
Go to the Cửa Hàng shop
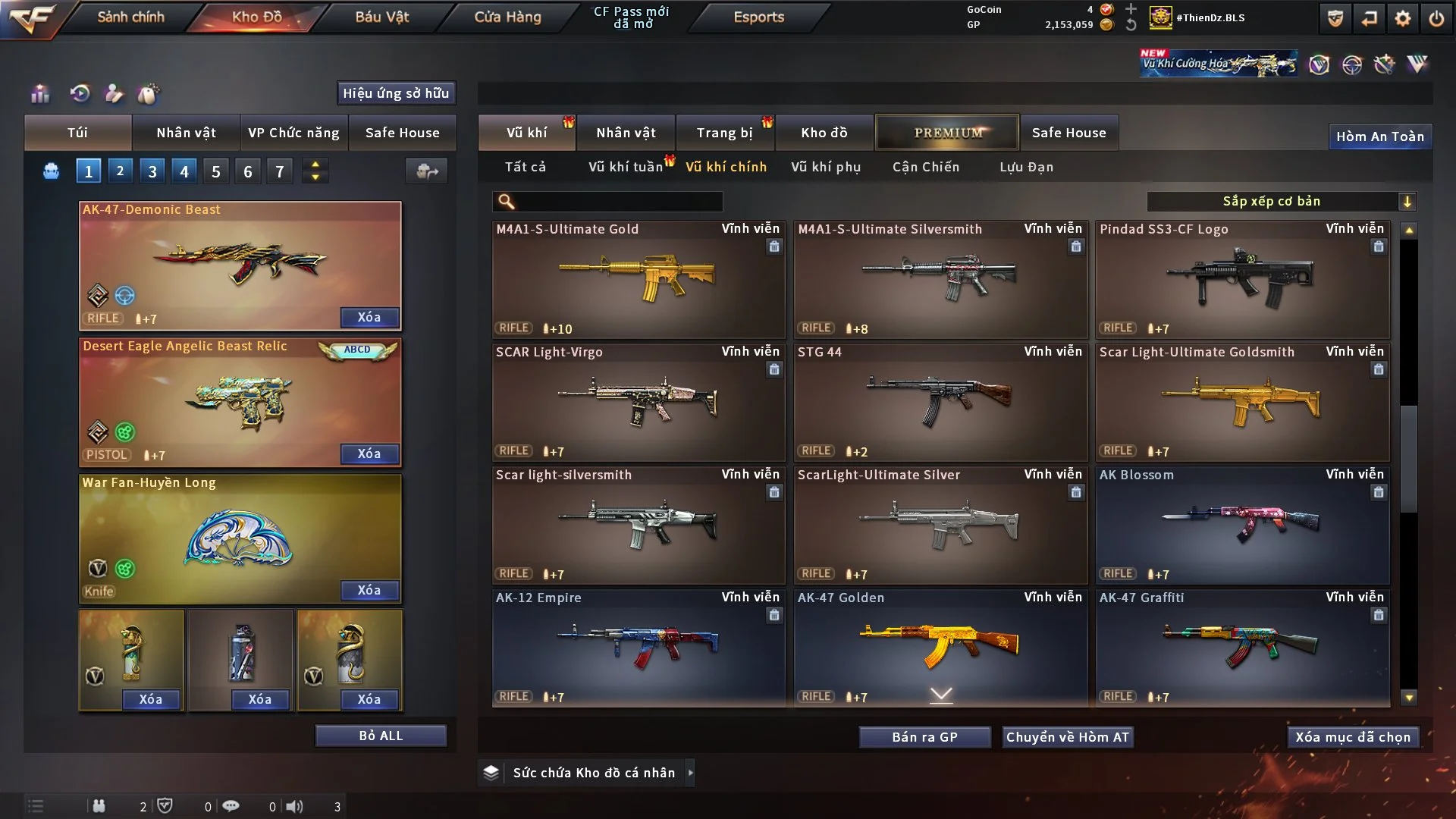coord(507,17)
